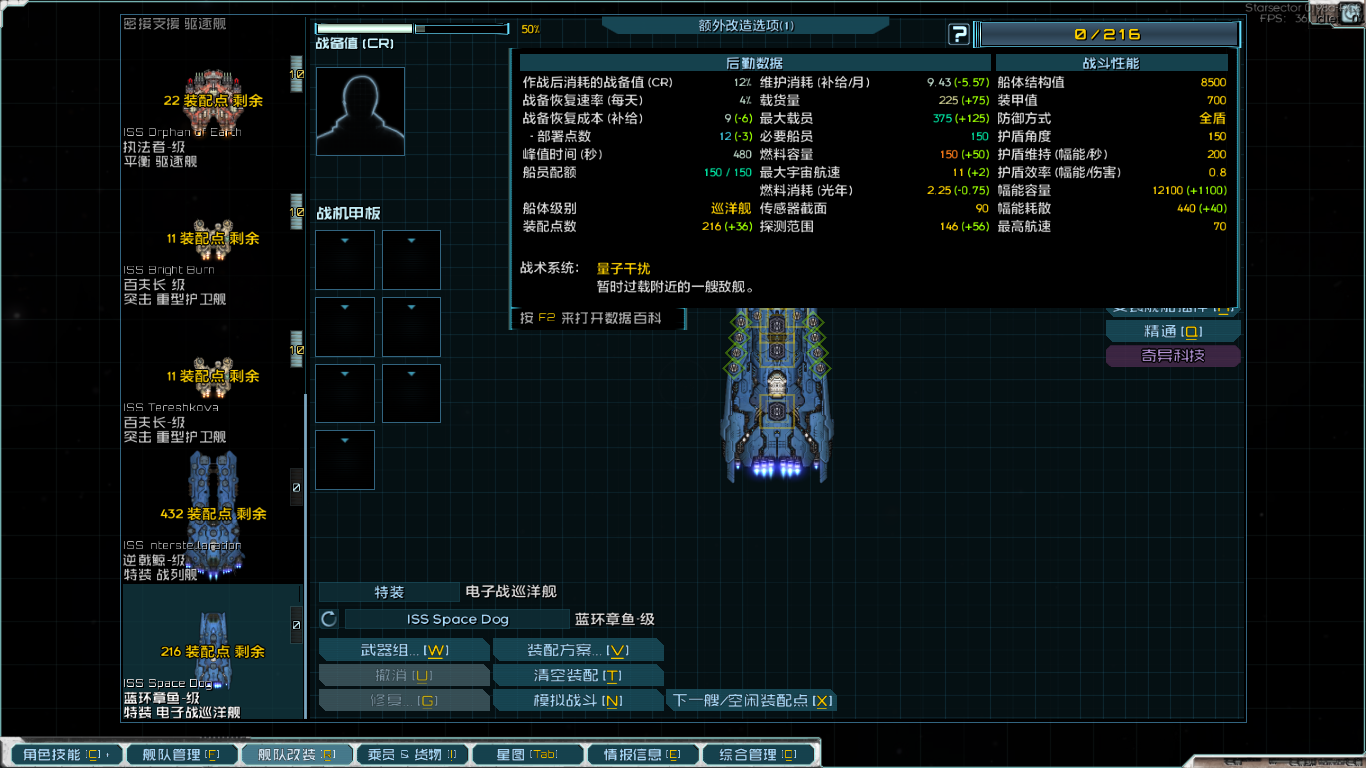Click the first empty fighter bay slot
This screenshot has width=1366, height=768.
pos(344,260)
